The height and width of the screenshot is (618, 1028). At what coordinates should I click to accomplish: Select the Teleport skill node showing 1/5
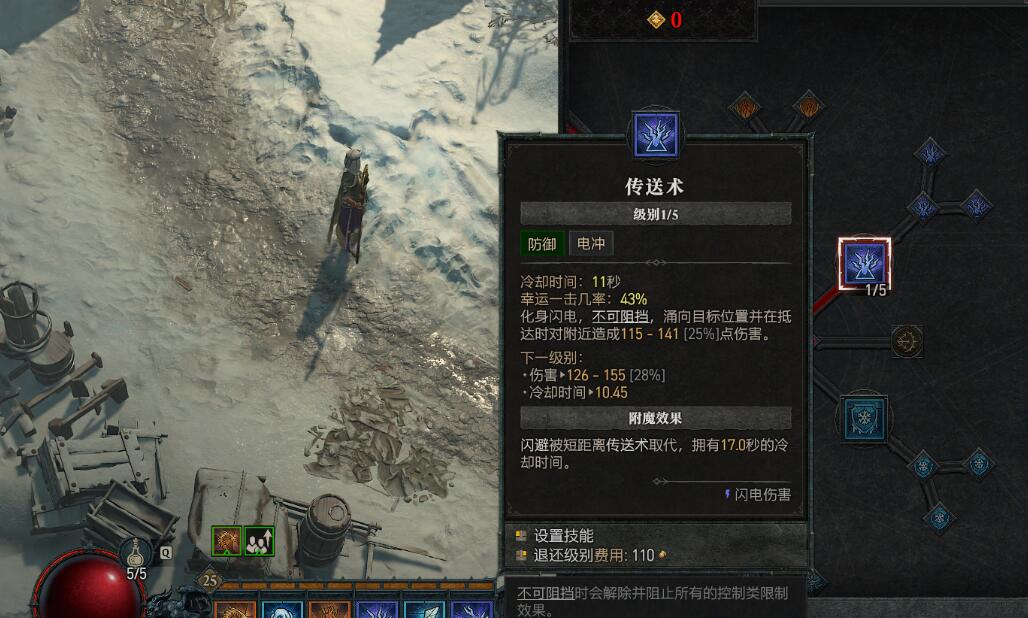(864, 264)
